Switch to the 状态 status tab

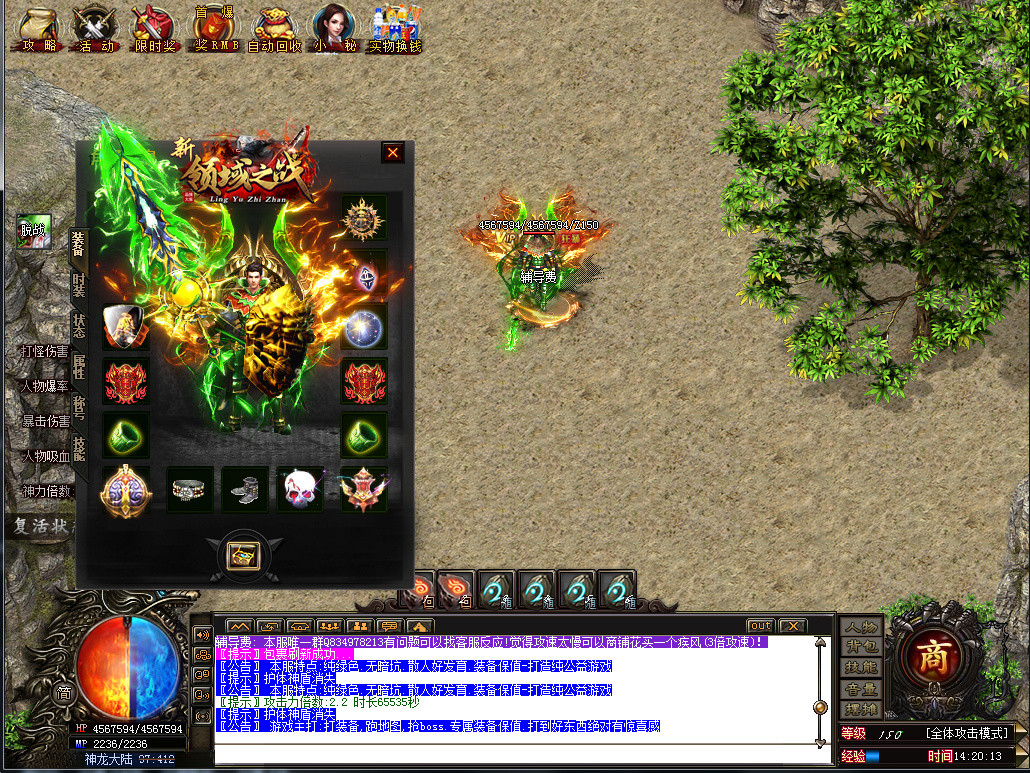click(79, 325)
